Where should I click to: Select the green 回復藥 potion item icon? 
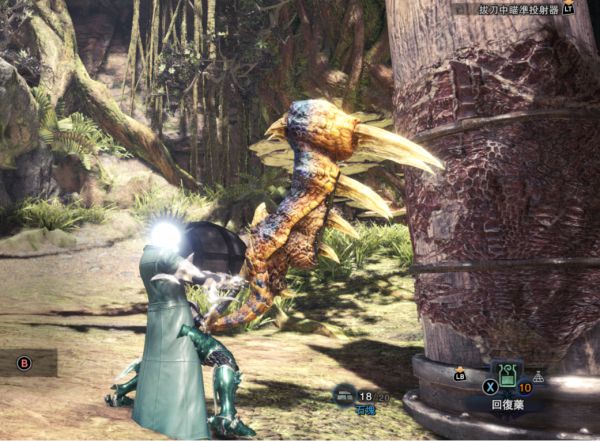coord(506,376)
